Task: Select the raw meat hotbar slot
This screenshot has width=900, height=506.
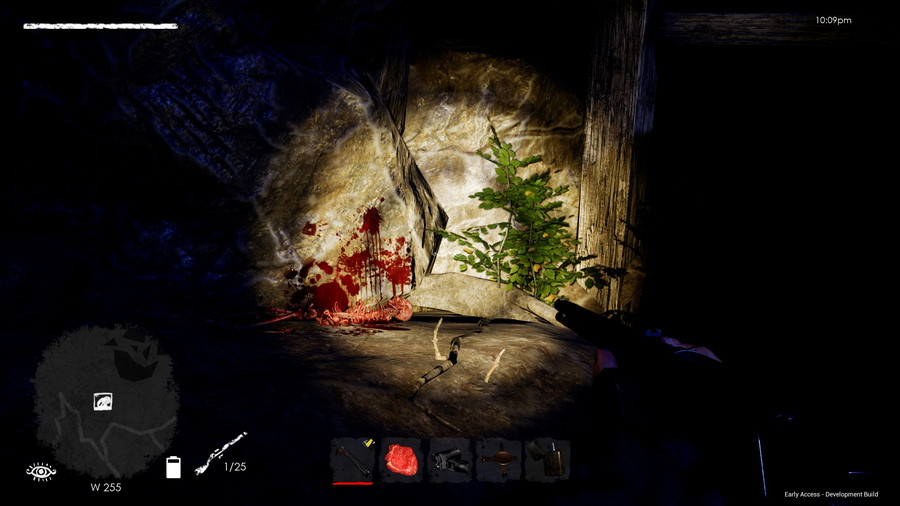Action: [401, 460]
